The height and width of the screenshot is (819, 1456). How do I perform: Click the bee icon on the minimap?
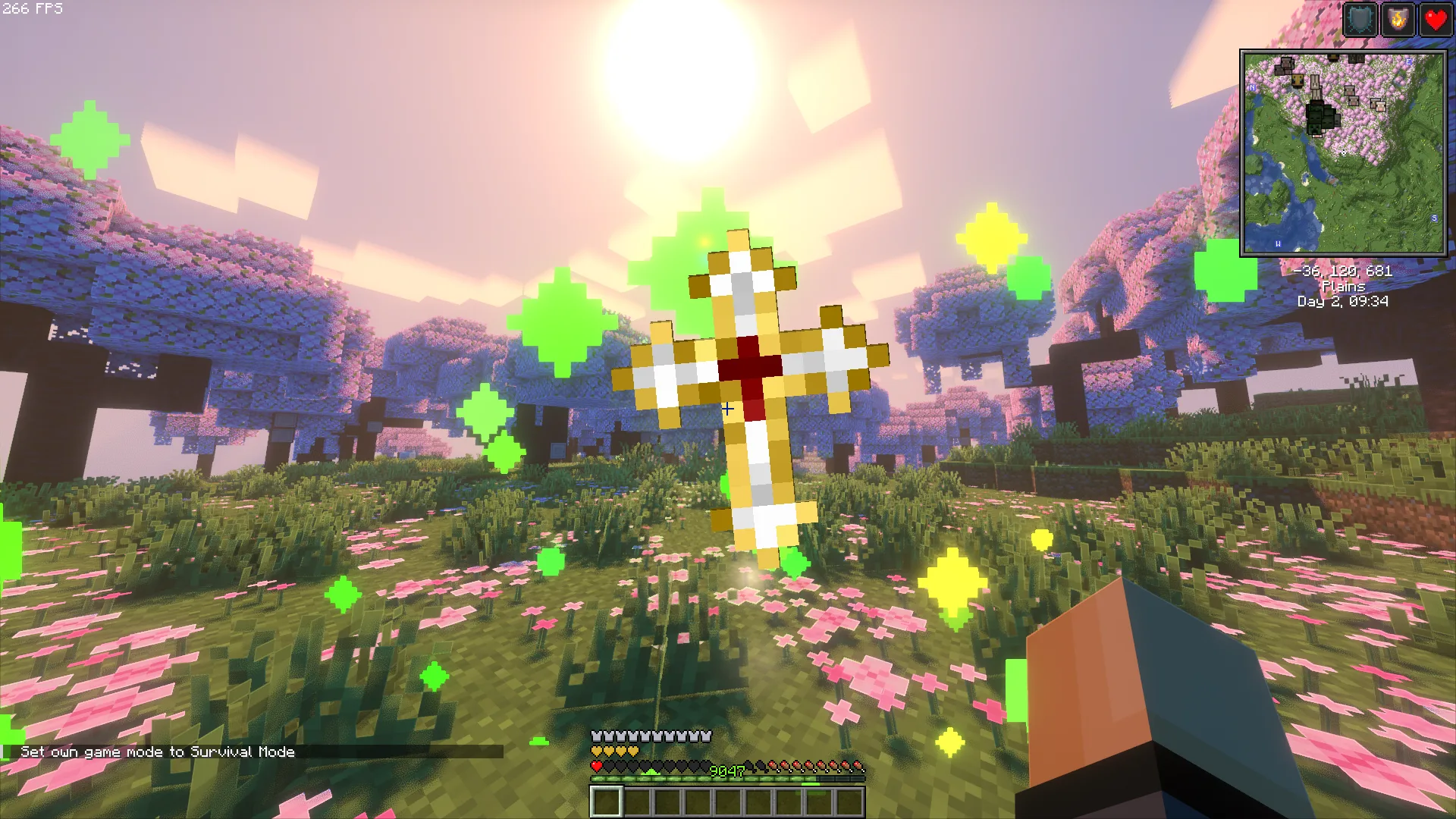point(1298,80)
